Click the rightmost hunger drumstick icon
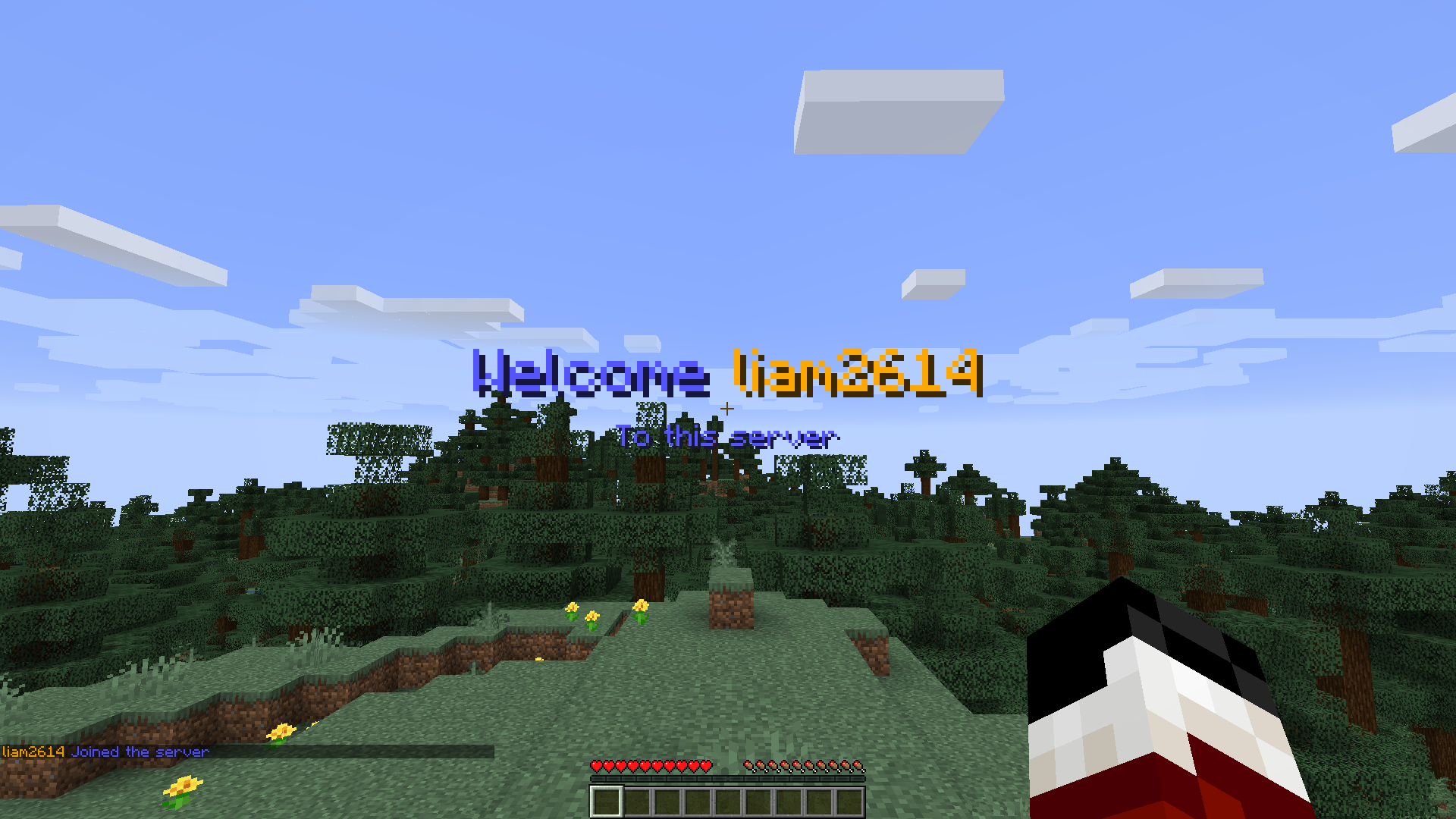The height and width of the screenshot is (819, 1456). (858, 766)
